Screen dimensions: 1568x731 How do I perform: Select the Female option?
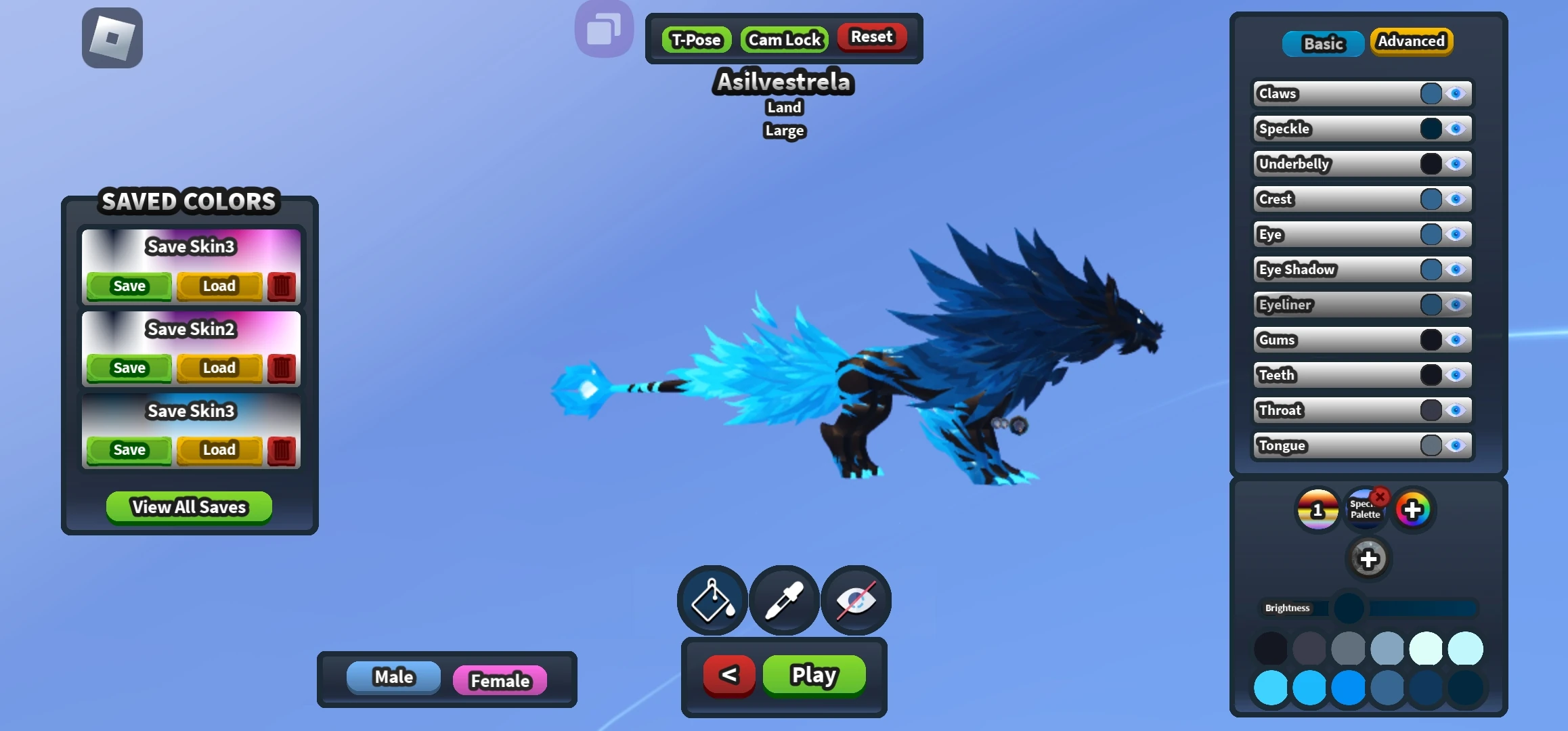(x=500, y=680)
